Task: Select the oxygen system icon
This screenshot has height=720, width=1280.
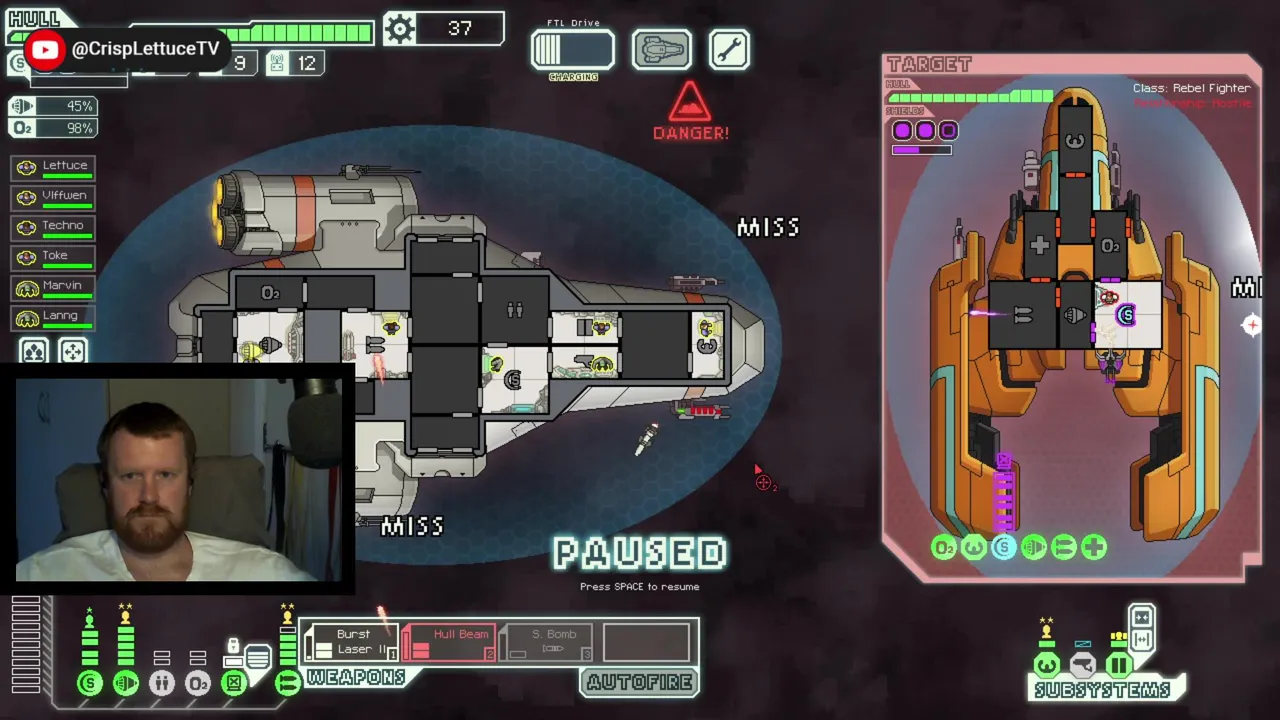Action: 198,683
